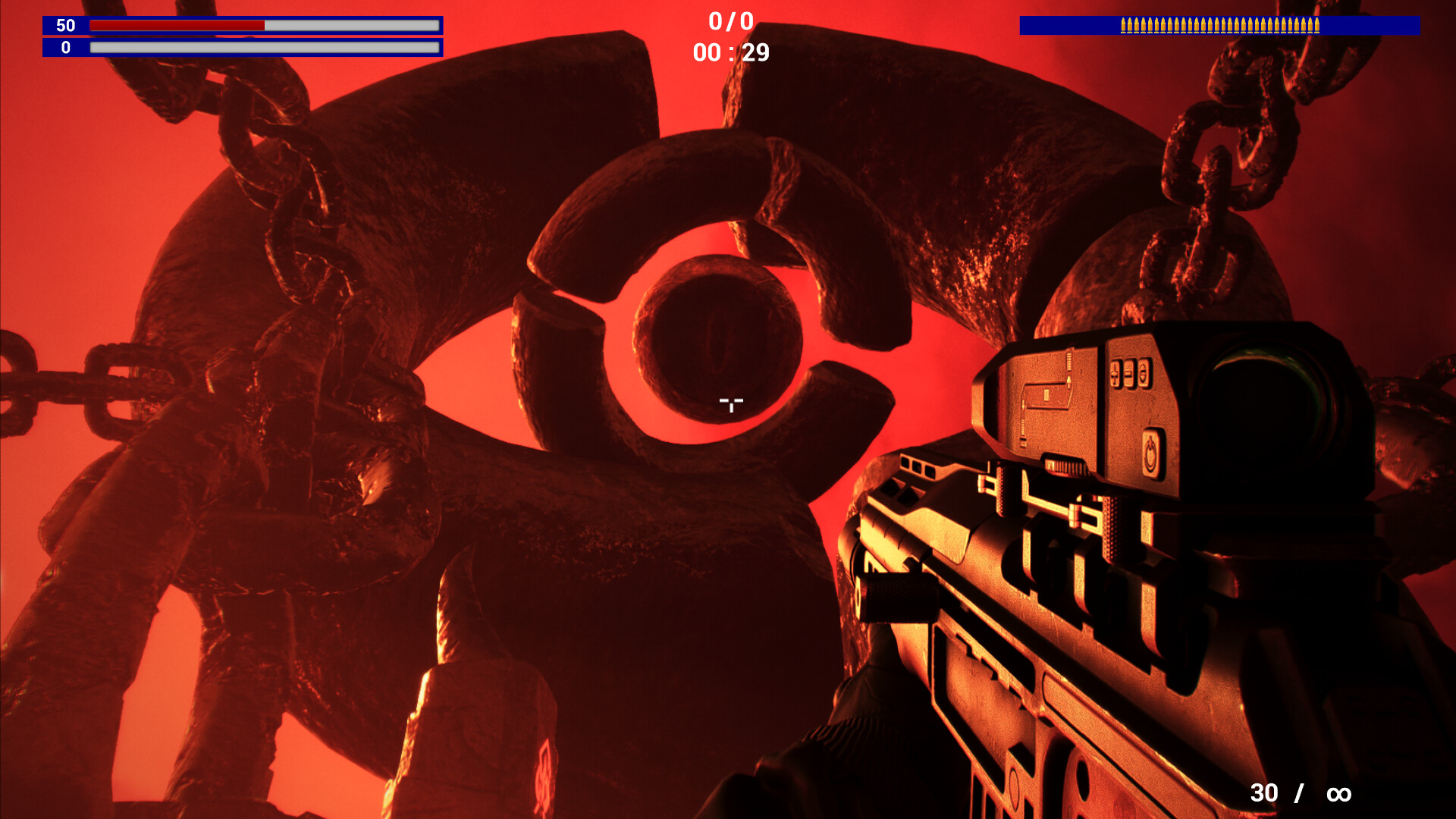The image size is (1456, 819).
Task: Click the leftmost bullet in the magazine strip
Action: pos(1123,25)
